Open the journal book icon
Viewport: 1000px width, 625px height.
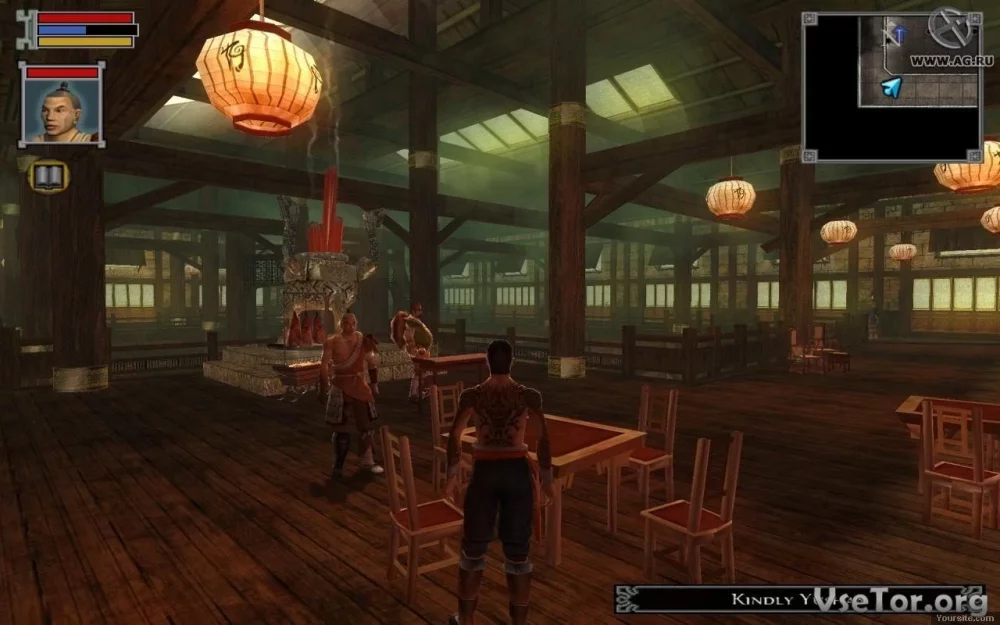coord(48,177)
